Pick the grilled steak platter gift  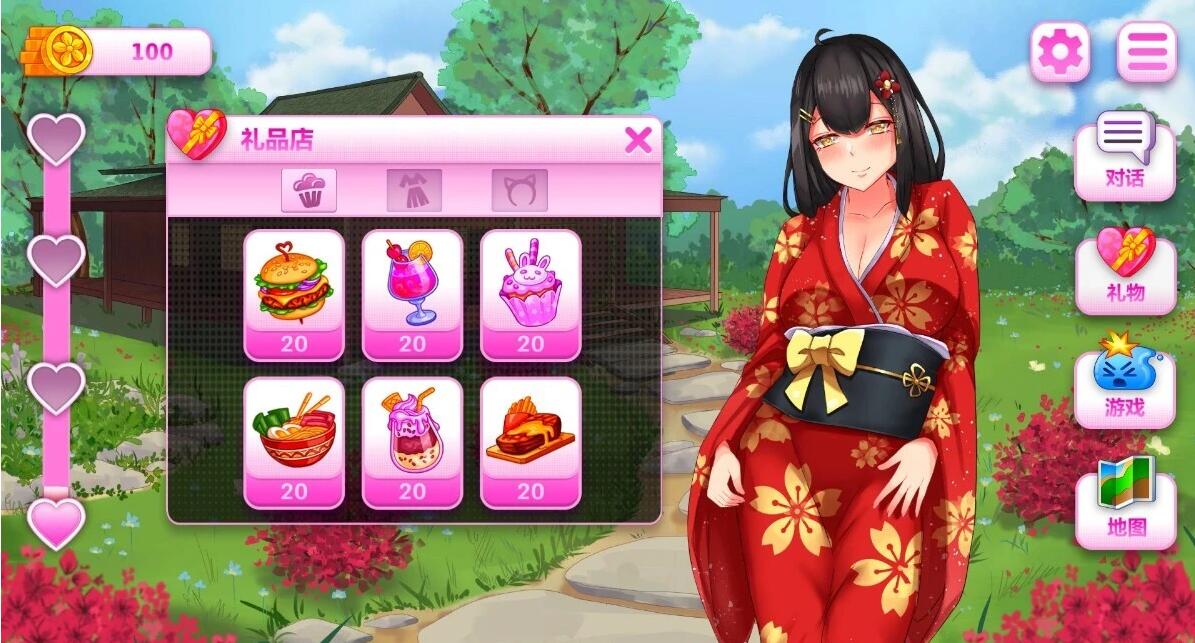point(530,442)
